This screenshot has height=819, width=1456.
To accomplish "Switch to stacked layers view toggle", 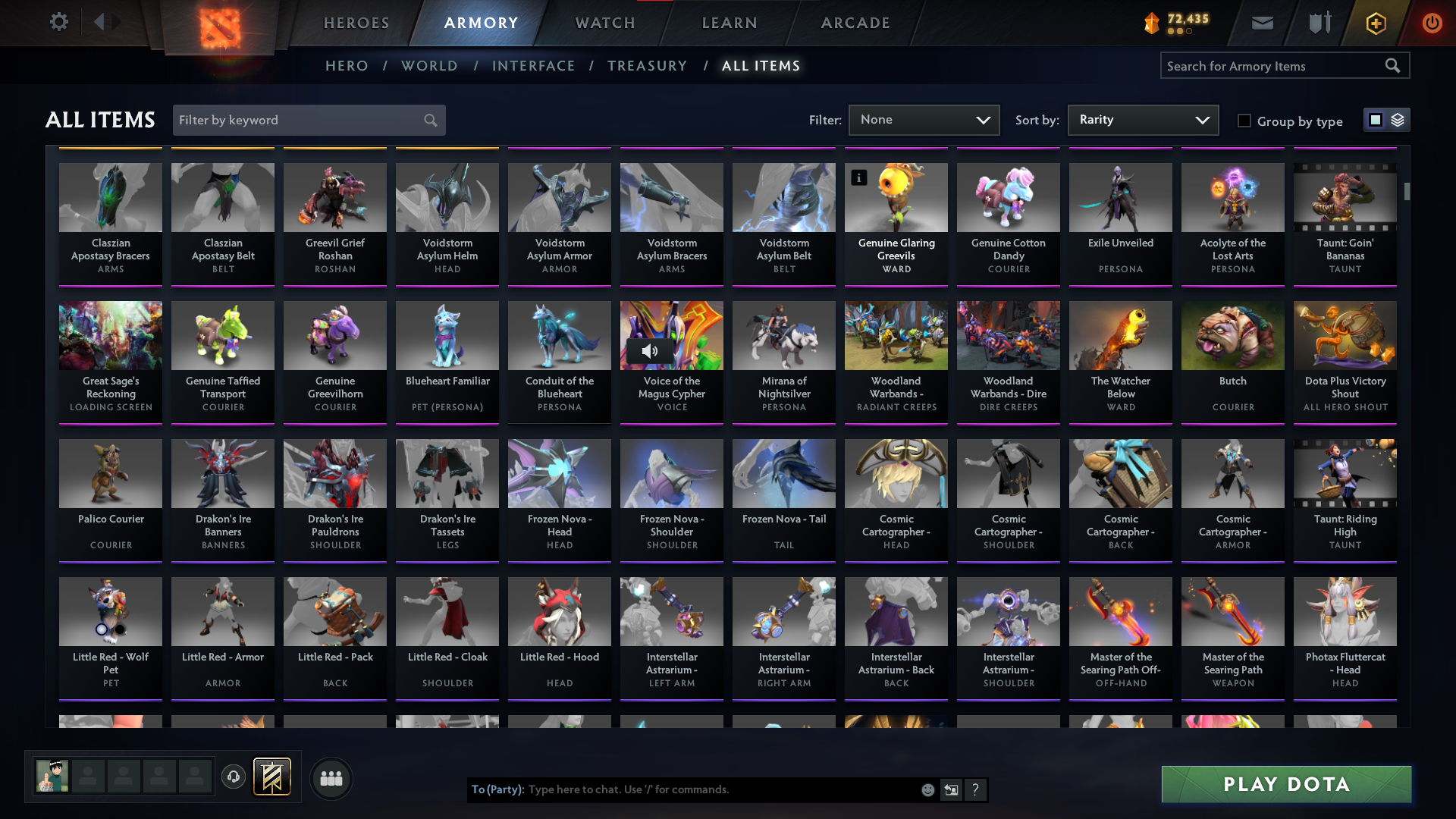I will tap(1398, 120).
